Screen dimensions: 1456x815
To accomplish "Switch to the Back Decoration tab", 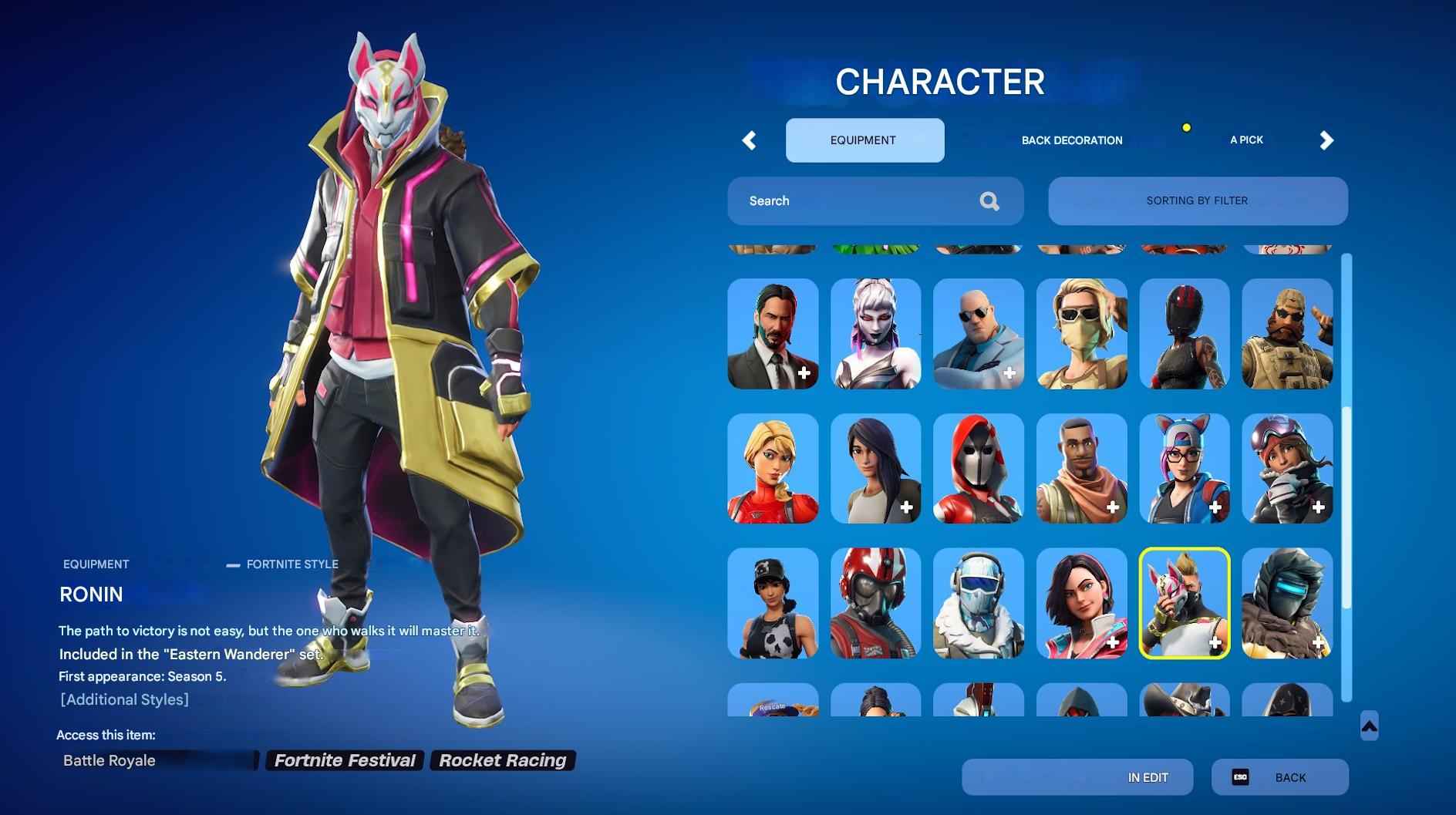I will 1072,140.
